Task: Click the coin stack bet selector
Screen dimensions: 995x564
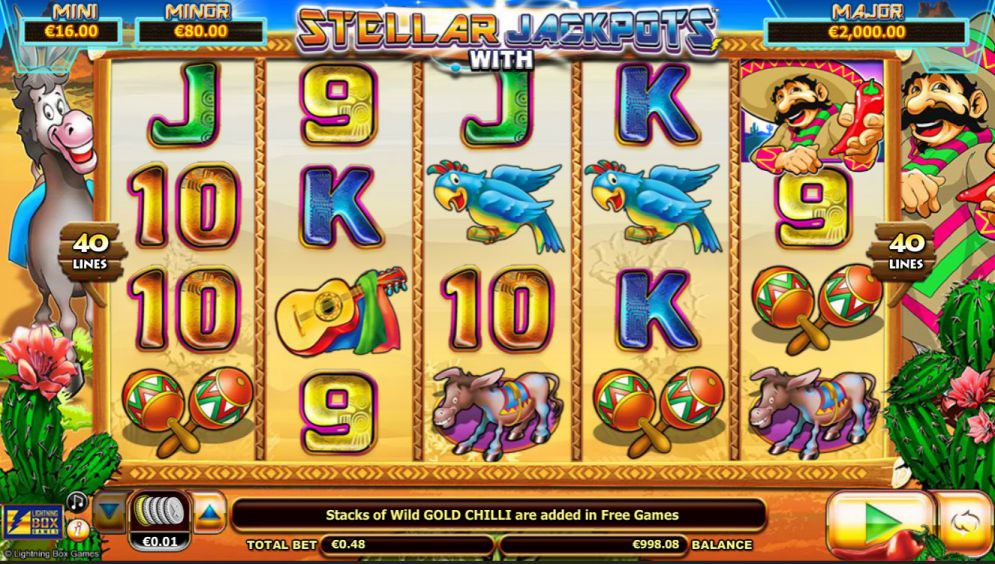Action: 160,512
